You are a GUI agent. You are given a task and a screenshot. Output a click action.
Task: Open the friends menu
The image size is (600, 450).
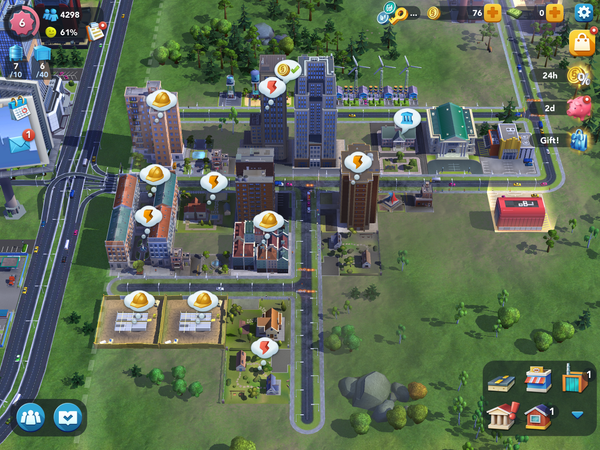[x=31, y=415]
